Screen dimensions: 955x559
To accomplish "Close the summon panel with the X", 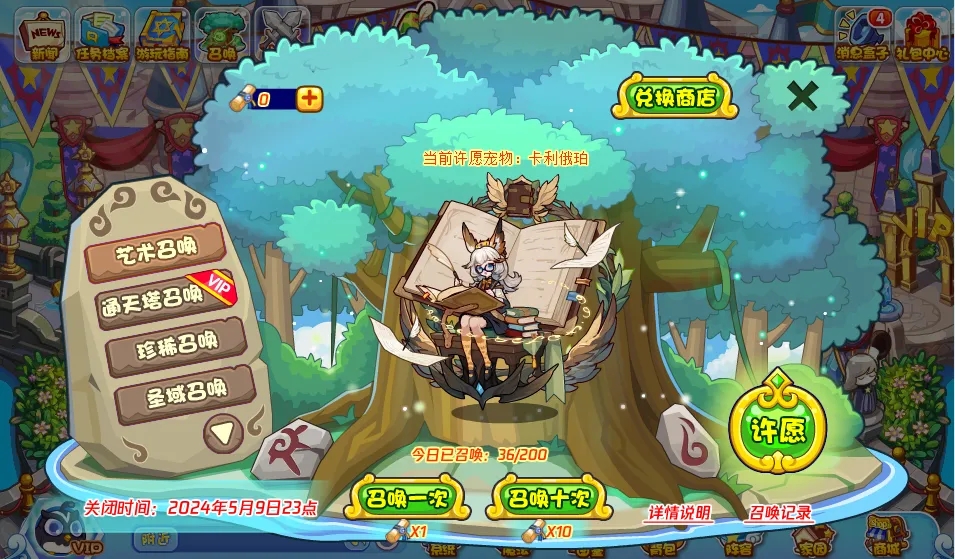I will (802, 96).
